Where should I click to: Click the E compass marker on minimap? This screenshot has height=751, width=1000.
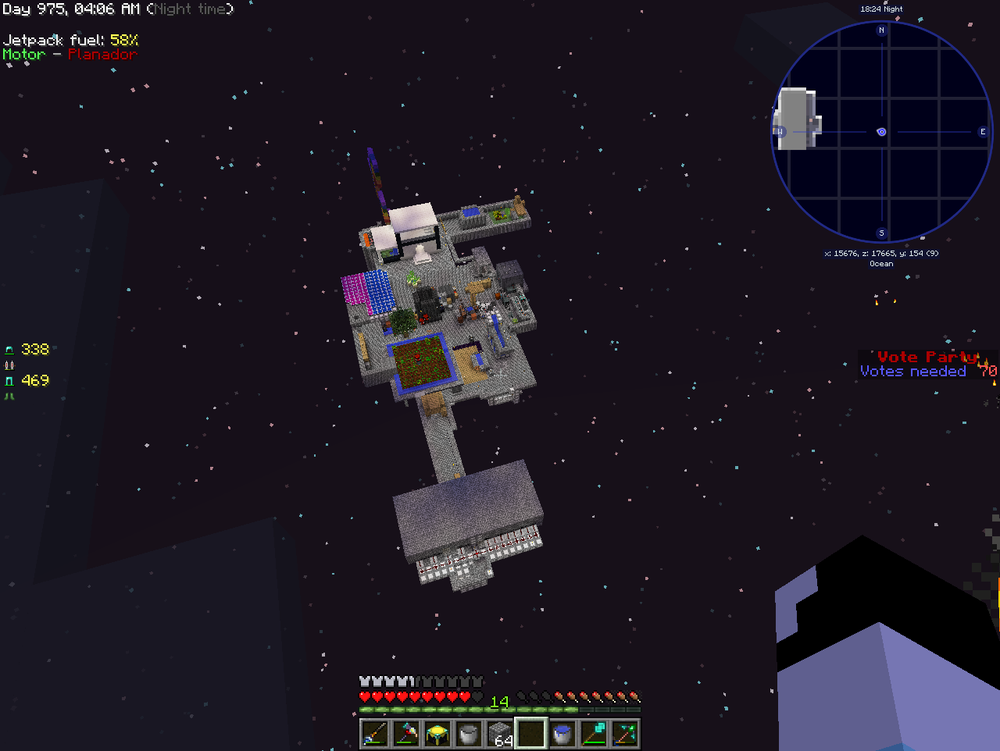(983, 132)
